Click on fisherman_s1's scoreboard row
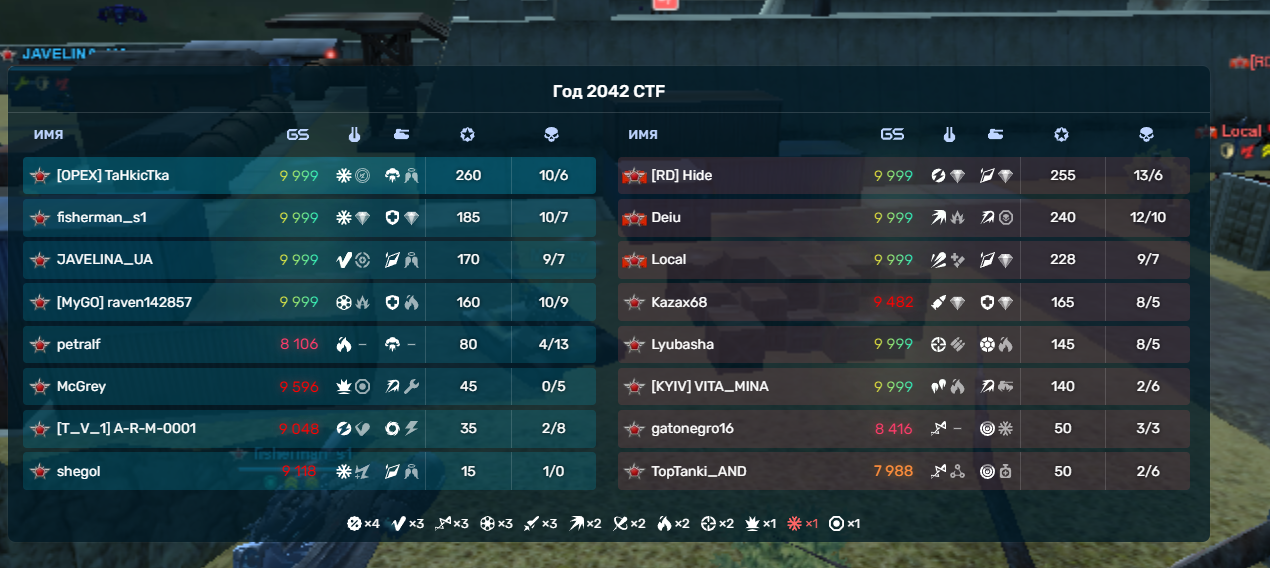The image size is (1270, 568). [x=103, y=218]
